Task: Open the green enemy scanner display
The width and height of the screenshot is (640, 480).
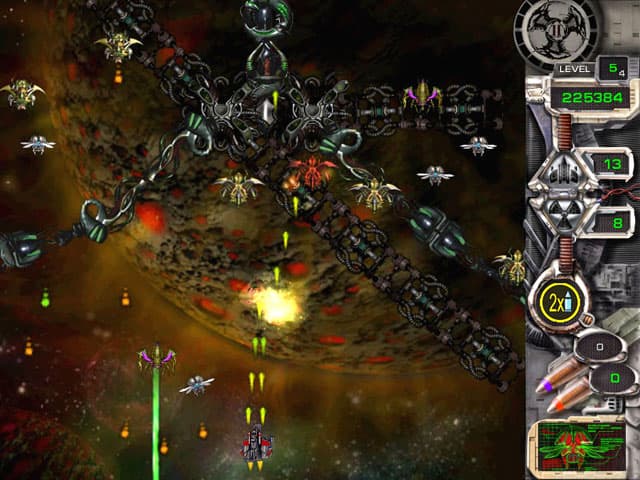Action: [x=580, y=447]
